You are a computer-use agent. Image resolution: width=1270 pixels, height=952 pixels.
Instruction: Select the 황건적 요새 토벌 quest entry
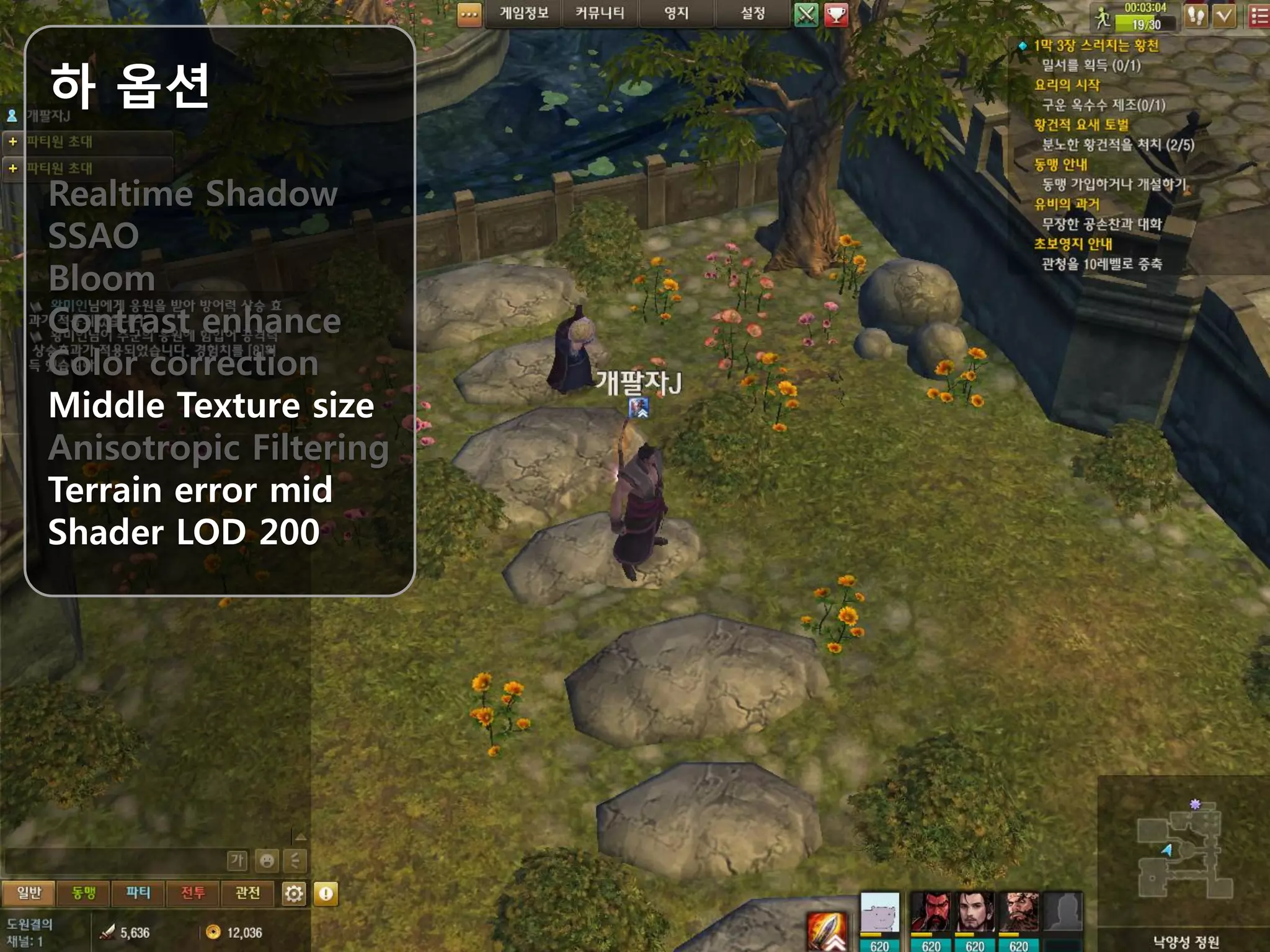1081,125
